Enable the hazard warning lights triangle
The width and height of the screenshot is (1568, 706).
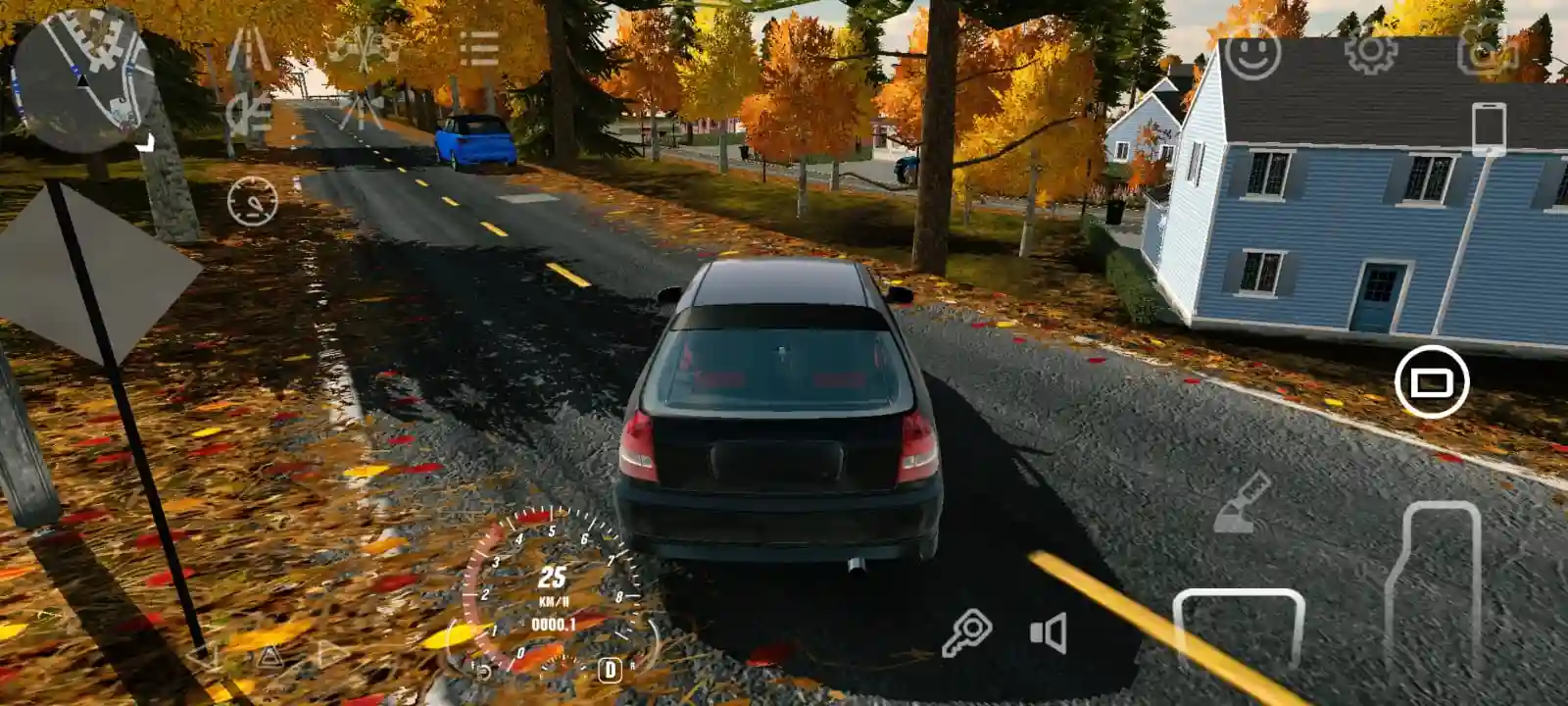pyautogui.click(x=269, y=659)
